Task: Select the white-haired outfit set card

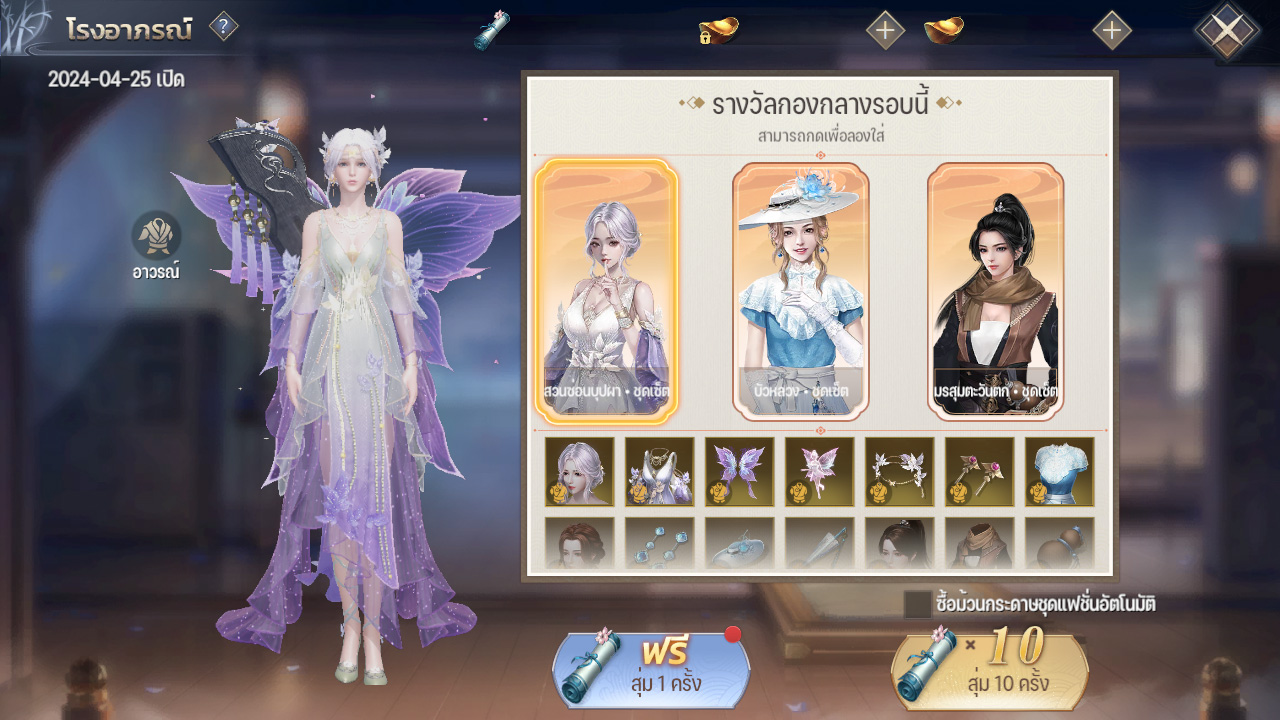Action: (606, 290)
